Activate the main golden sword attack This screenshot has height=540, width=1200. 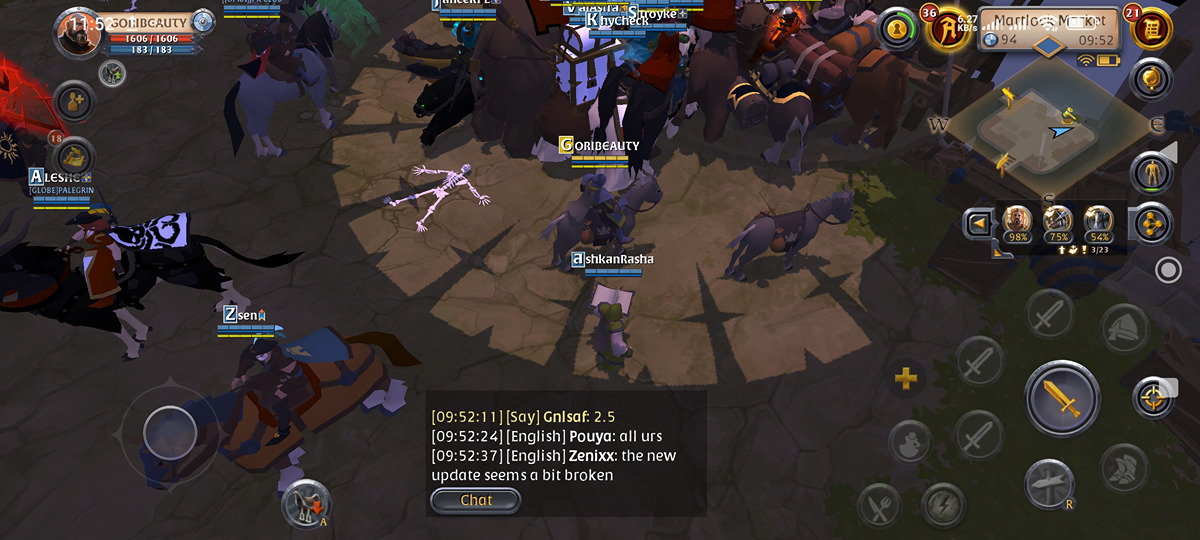coord(1061,398)
